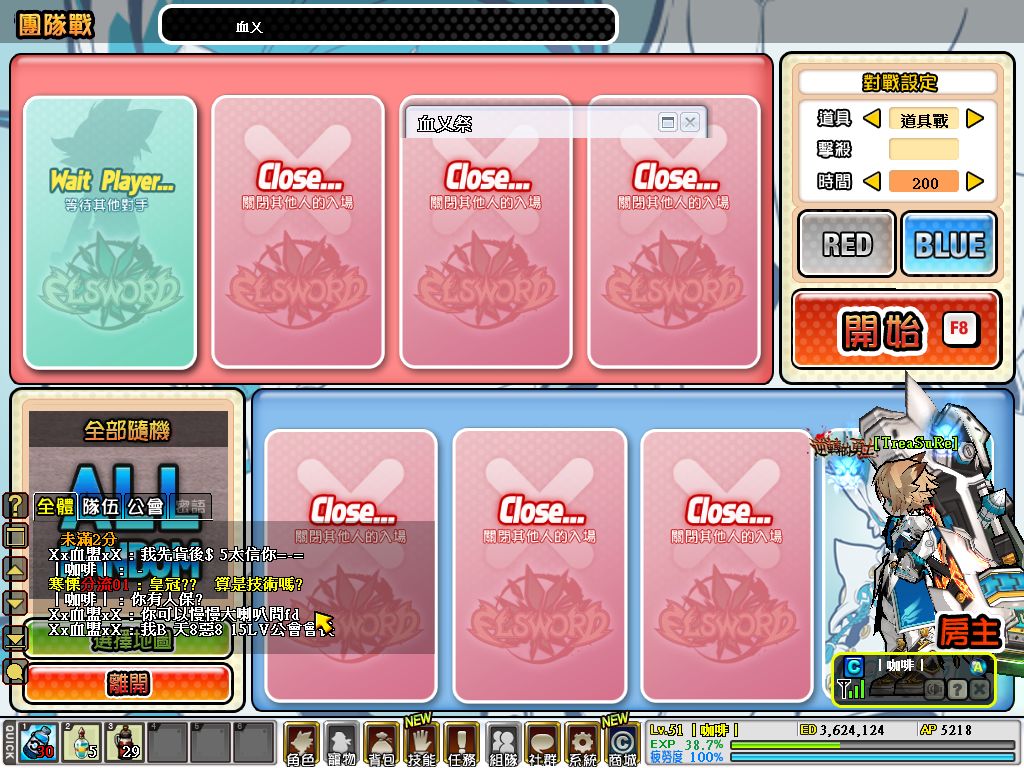Select the 全體 chat tab
Viewport: 1024px width, 768px height.
(55, 506)
